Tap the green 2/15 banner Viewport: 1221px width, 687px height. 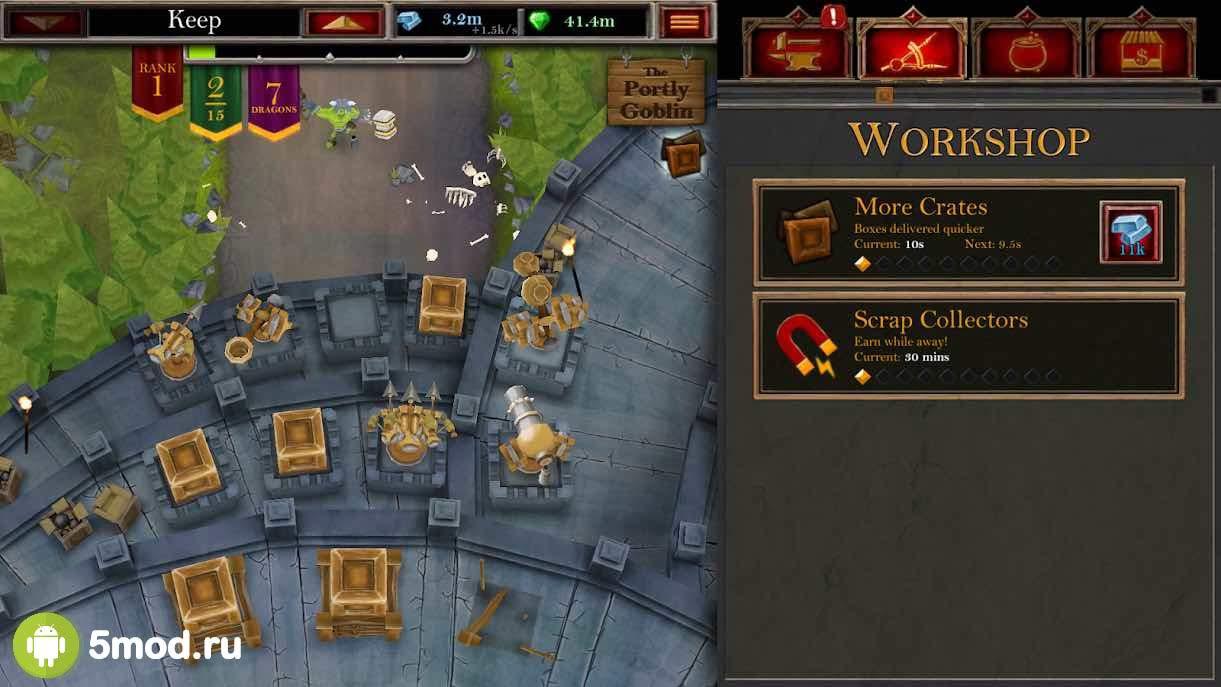pos(216,98)
